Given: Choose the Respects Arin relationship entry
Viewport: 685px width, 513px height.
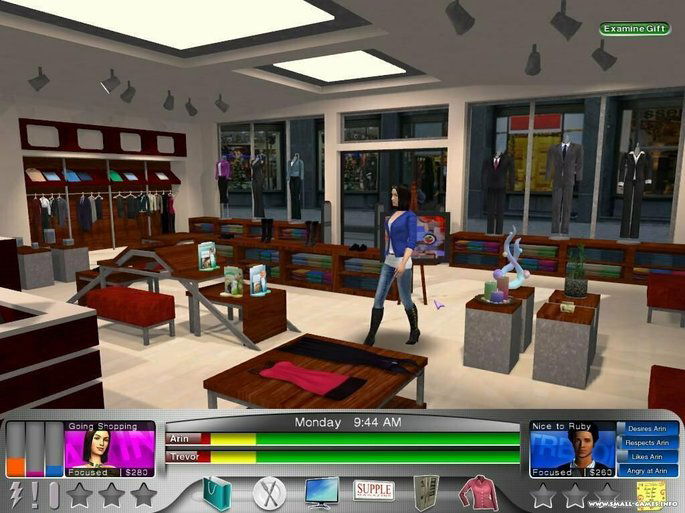Looking at the screenshot, I should pyautogui.click(x=647, y=443).
